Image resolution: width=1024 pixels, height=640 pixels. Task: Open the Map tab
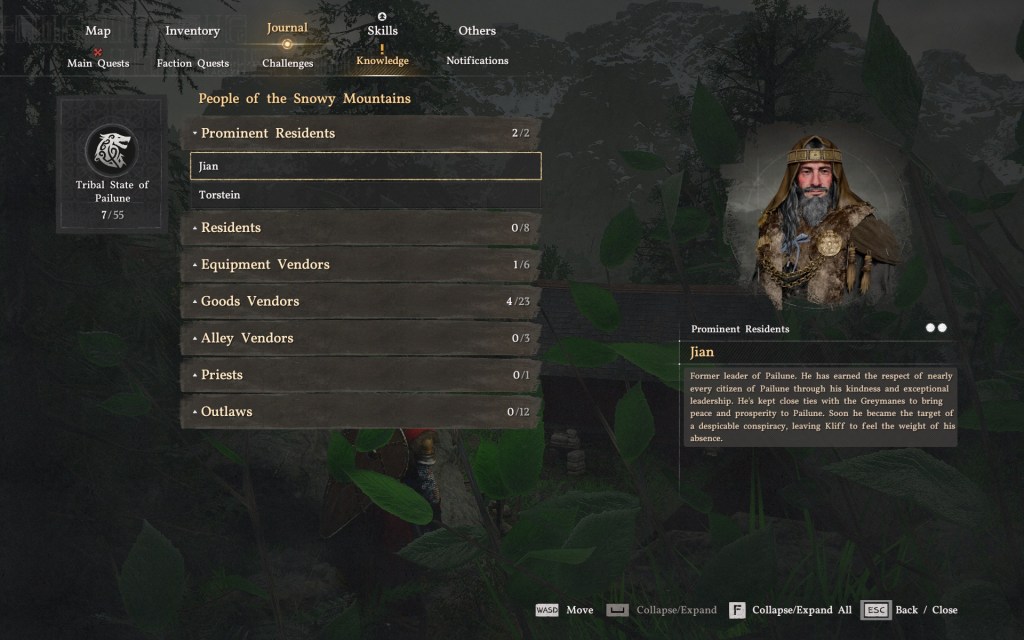[x=98, y=31]
